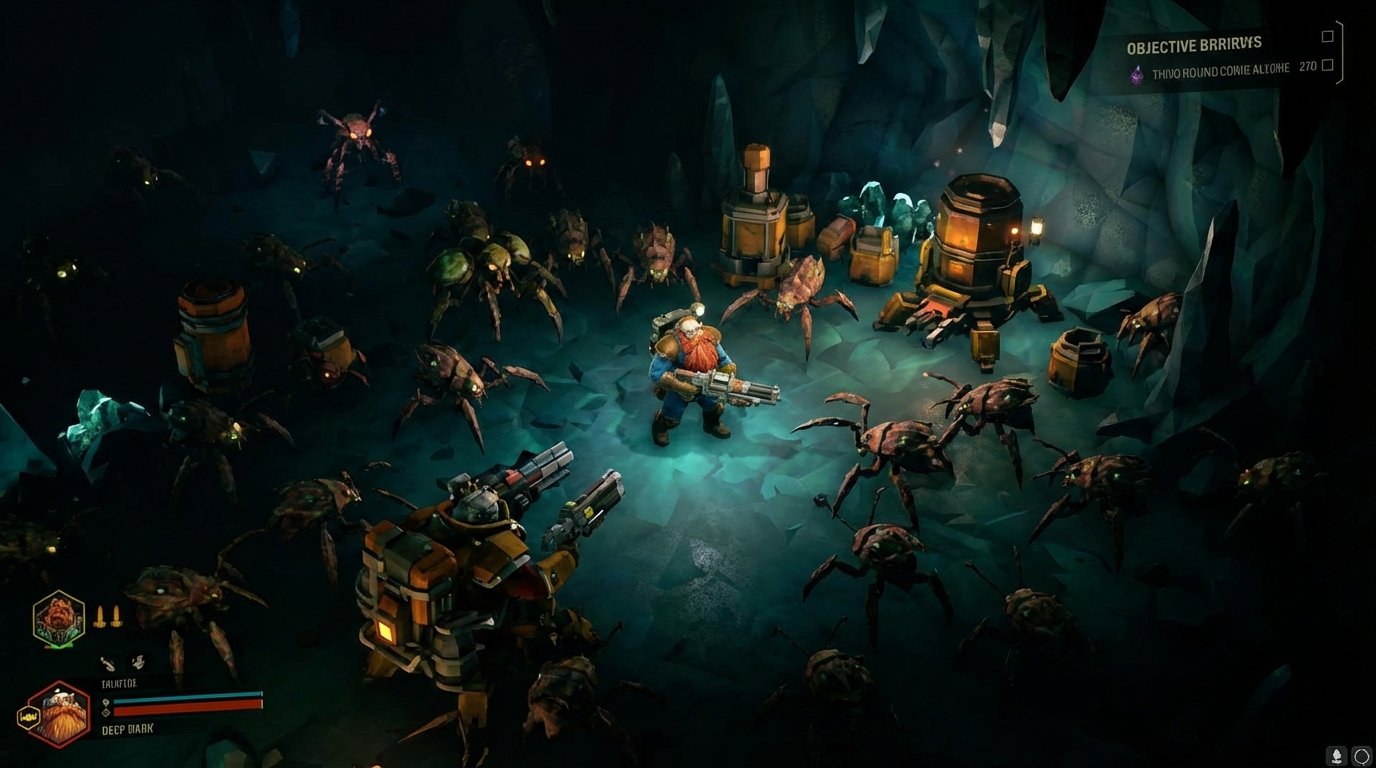Click the gemstone icon in the bottom-right corner
This screenshot has width=1376, height=768.
point(1337,756)
